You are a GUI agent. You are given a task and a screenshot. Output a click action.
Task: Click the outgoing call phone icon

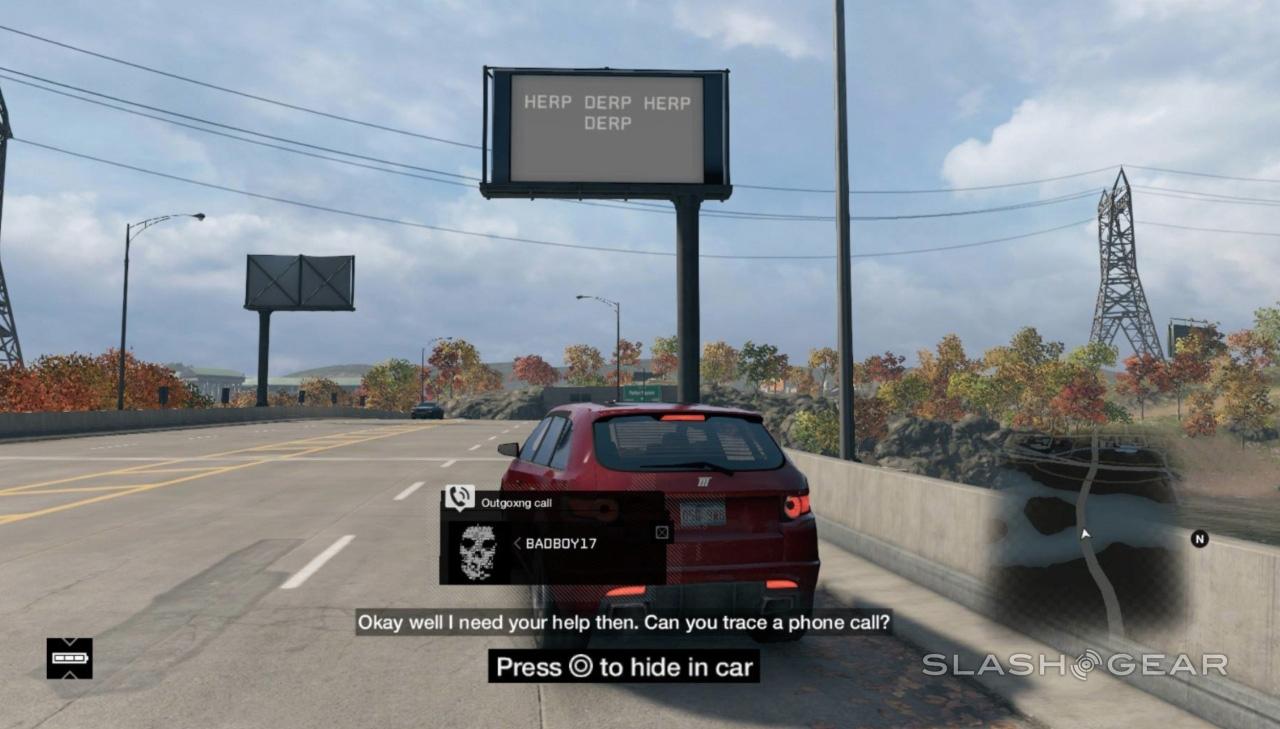click(x=459, y=498)
